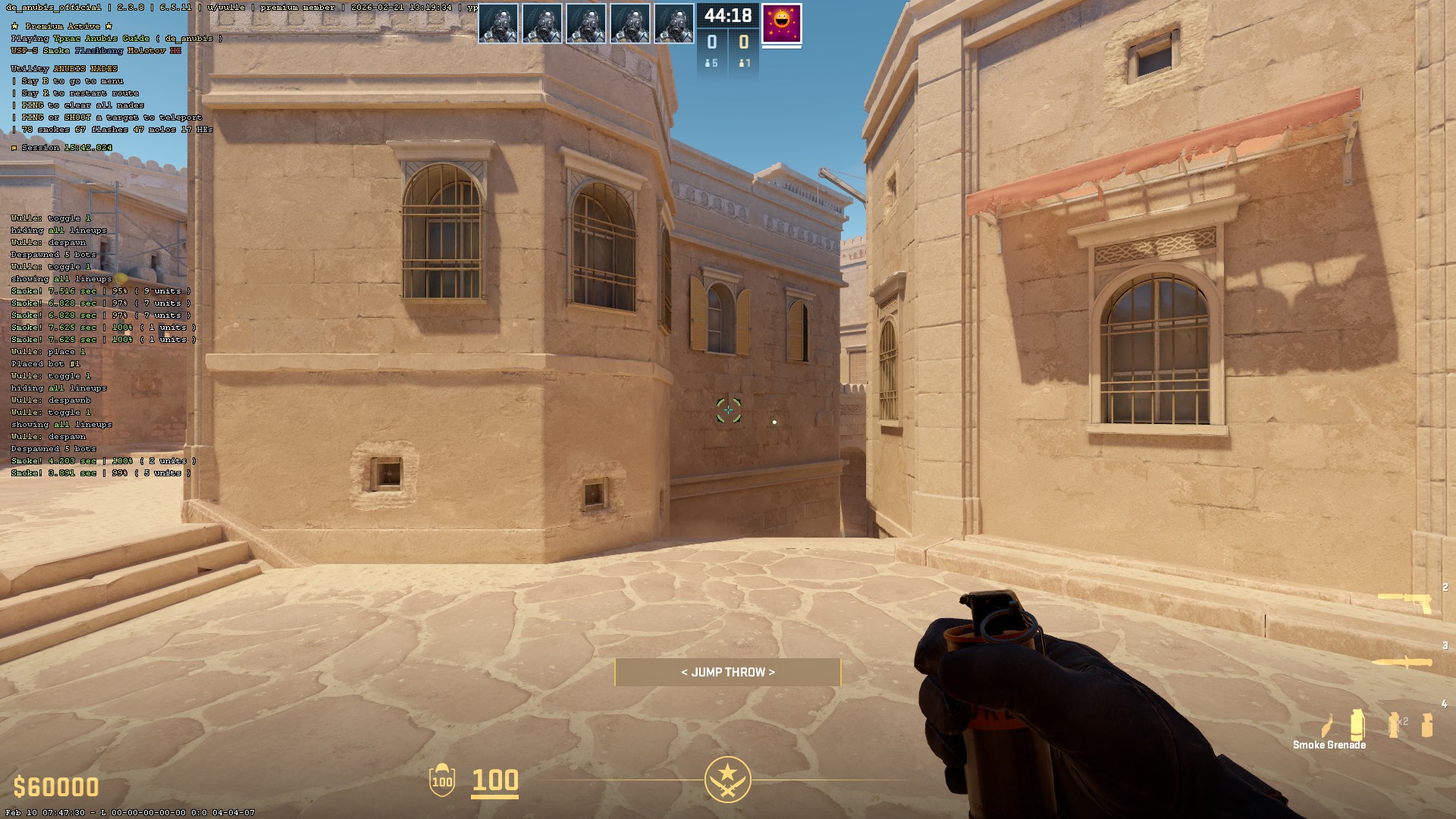
Task: Select the flashbang x2 icon
Action: coord(1392,724)
